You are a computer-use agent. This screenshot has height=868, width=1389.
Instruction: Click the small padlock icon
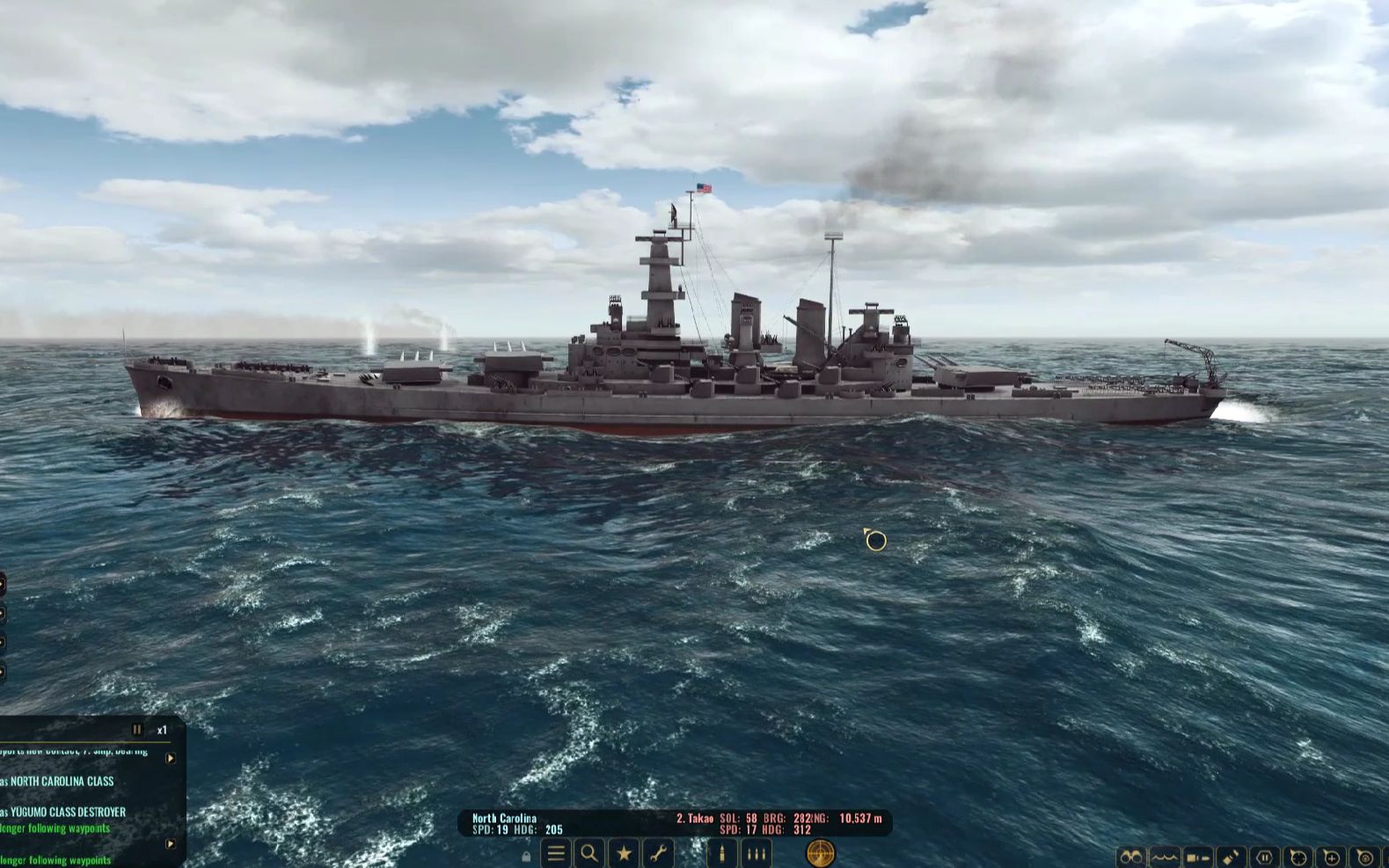526,856
